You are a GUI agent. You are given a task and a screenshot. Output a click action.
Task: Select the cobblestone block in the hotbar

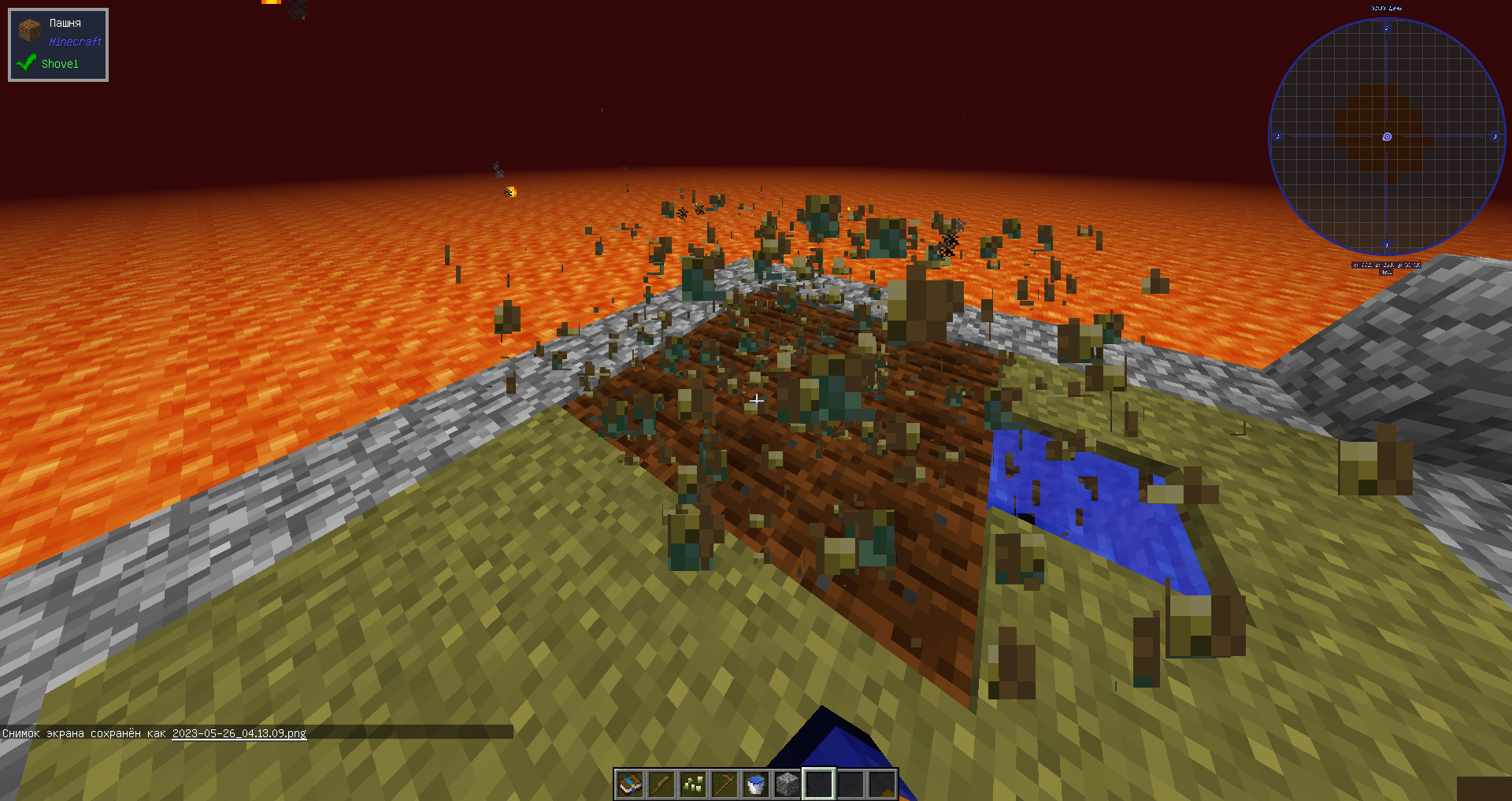(x=786, y=784)
